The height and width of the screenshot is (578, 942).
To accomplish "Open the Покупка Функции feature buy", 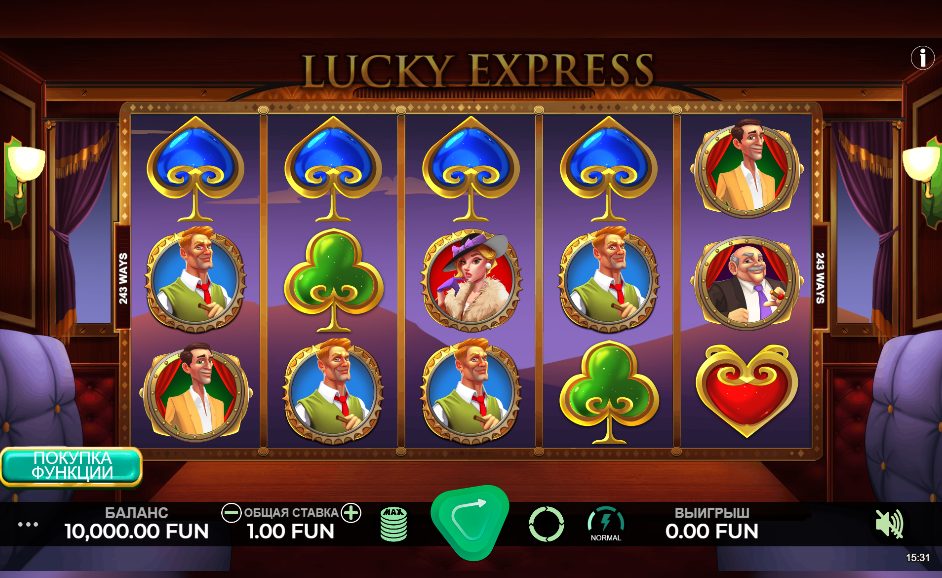I will pyautogui.click(x=71, y=466).
